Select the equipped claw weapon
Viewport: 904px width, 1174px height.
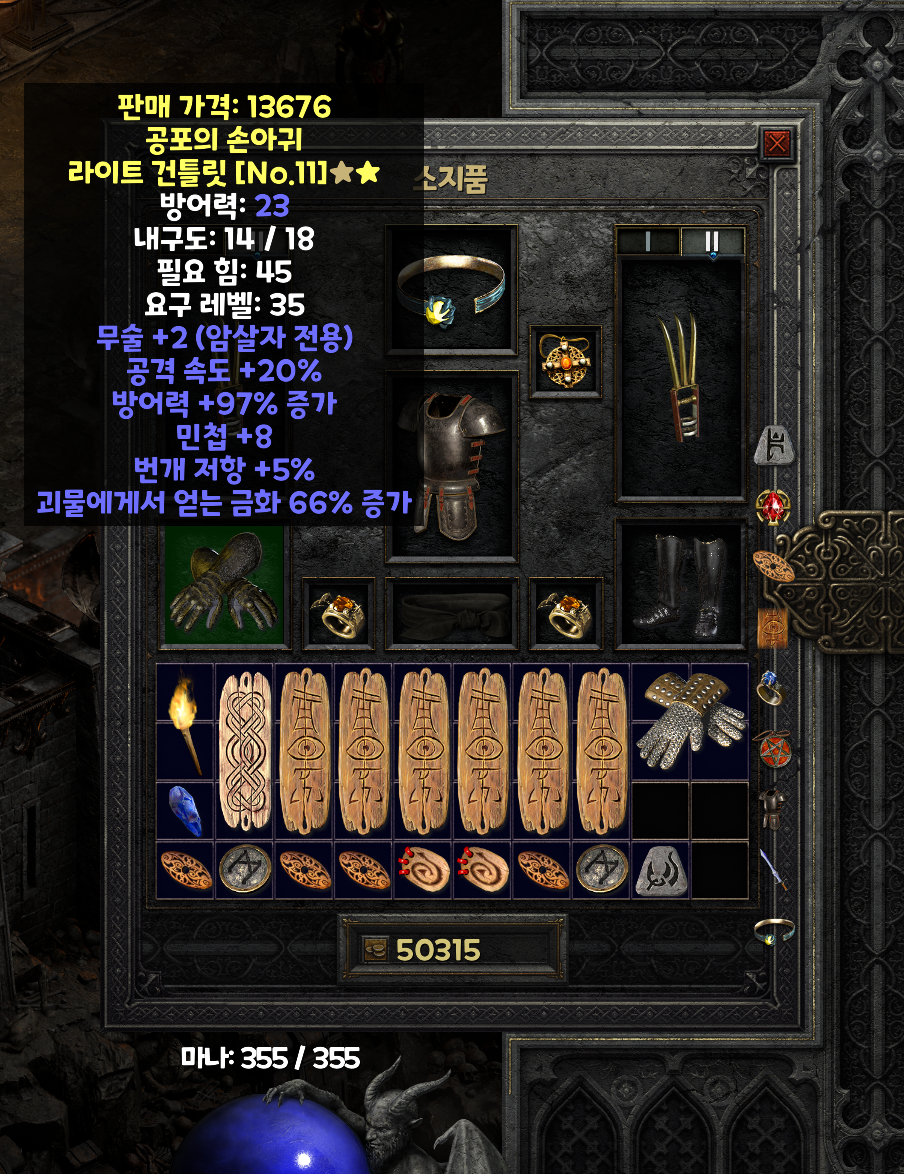click(x=680, y=378)
